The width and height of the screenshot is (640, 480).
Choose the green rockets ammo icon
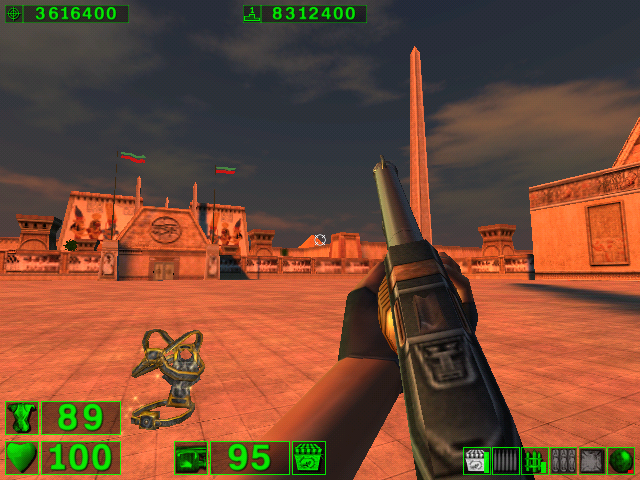tap(535, 461)
